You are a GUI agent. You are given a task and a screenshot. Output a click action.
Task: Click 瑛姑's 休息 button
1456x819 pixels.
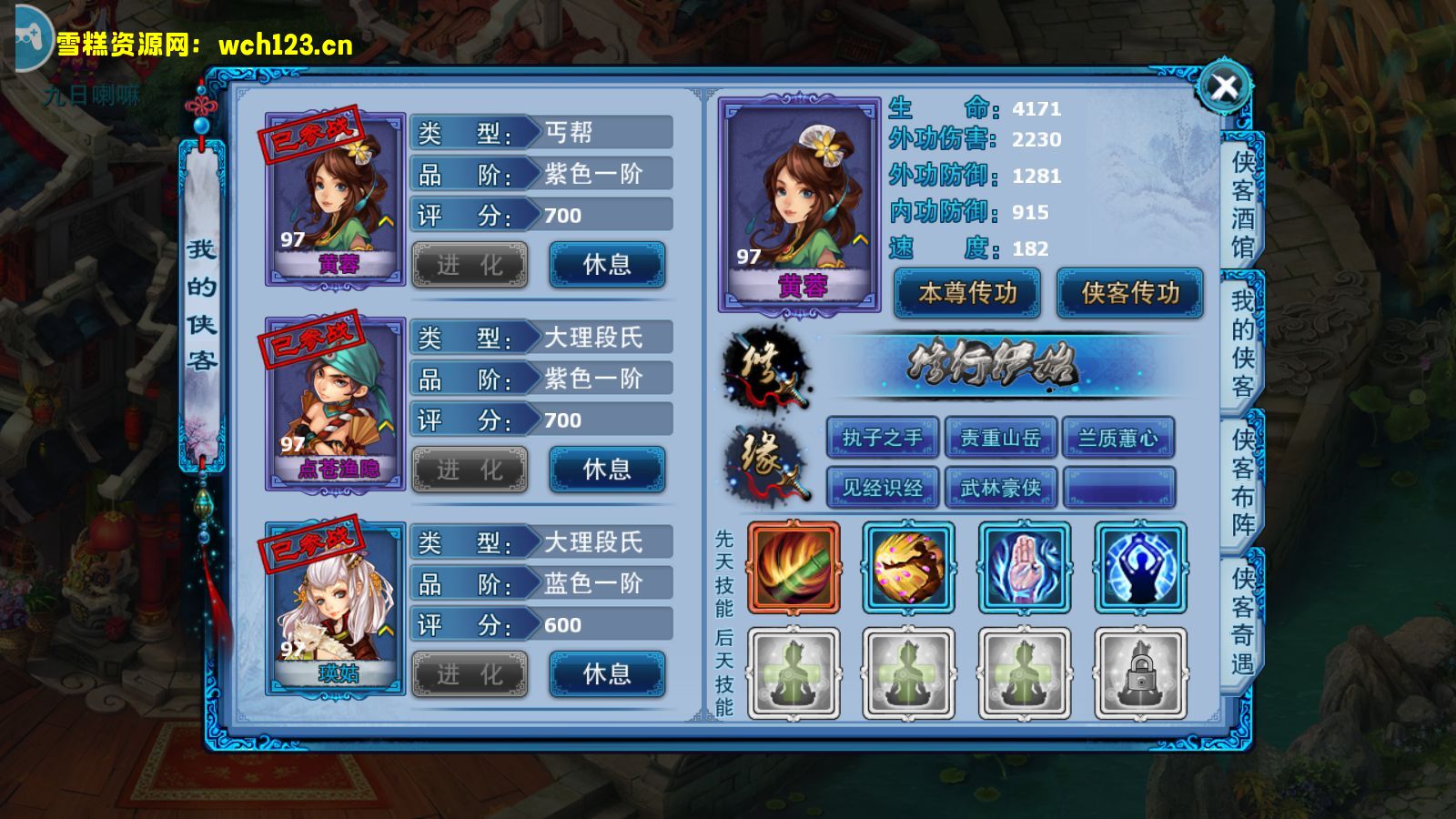click(x=607, y=674)
